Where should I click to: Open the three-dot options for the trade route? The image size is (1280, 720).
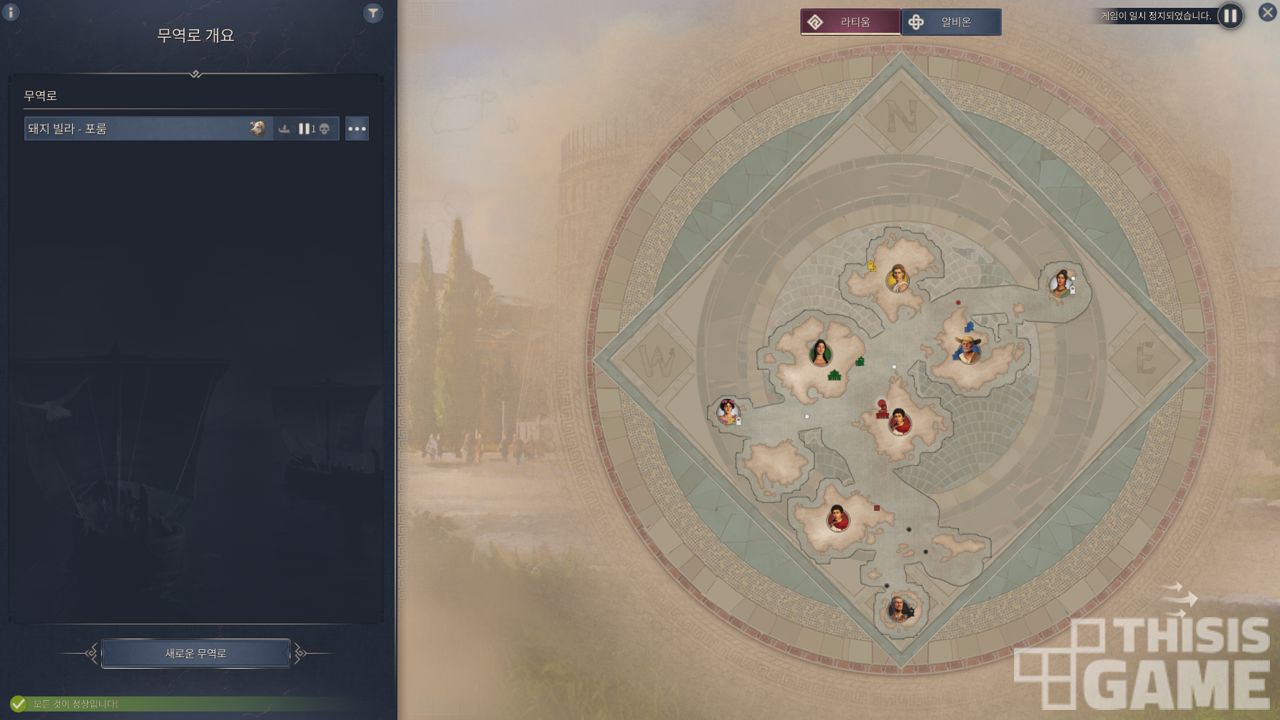(357, 129)
